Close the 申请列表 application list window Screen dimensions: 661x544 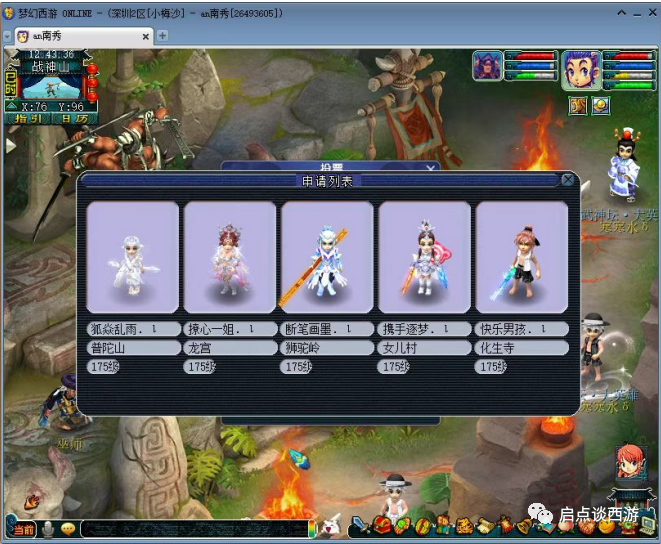pos(568,180)
